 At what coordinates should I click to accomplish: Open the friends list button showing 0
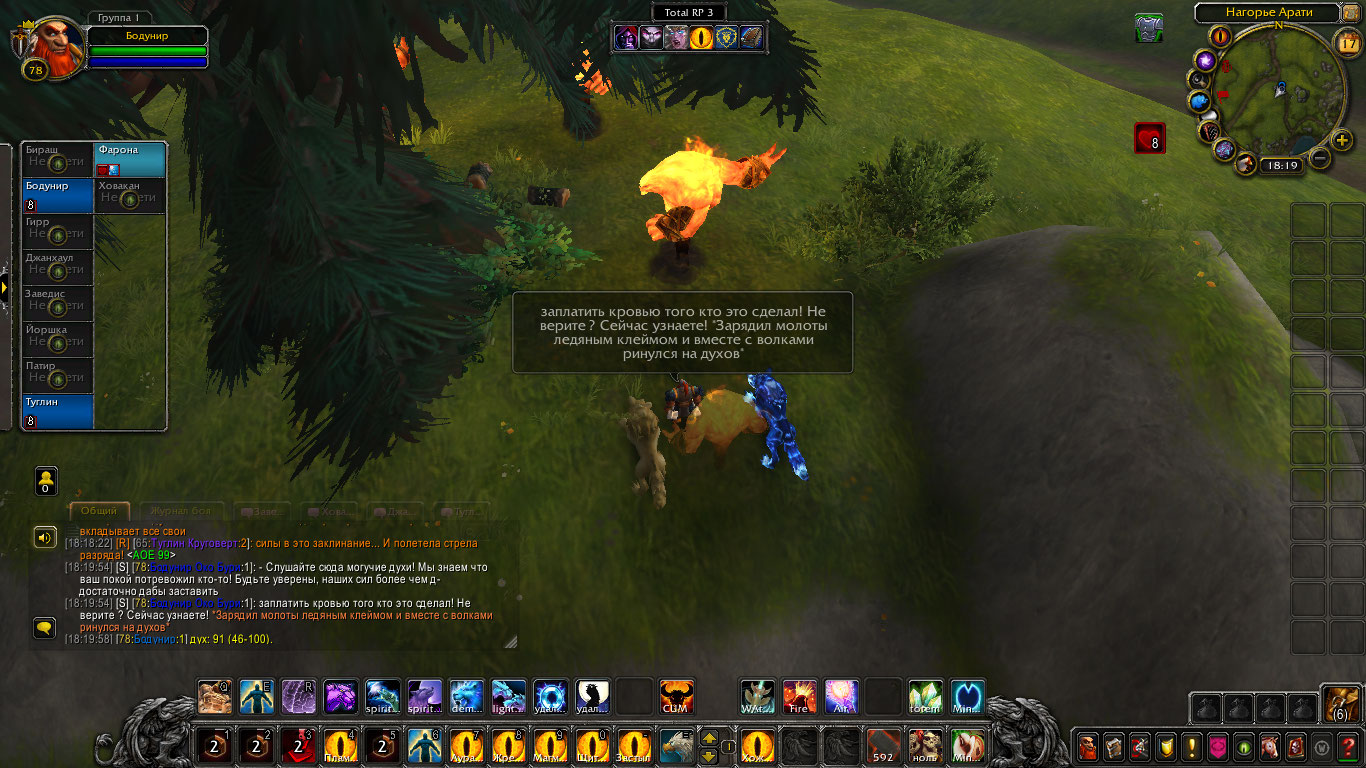tap(46, 481)
